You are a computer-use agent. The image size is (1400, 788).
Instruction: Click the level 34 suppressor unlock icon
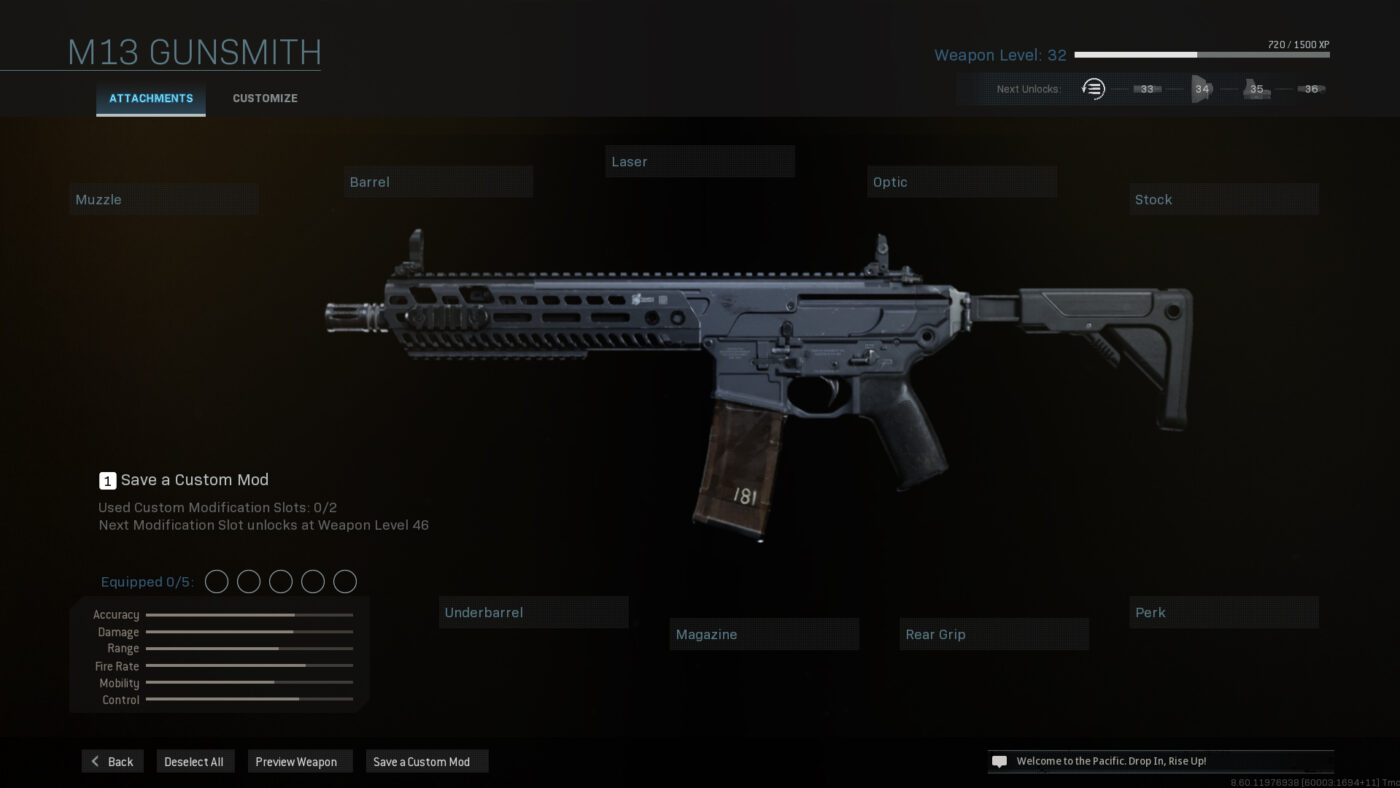[x=1200, y=88]
